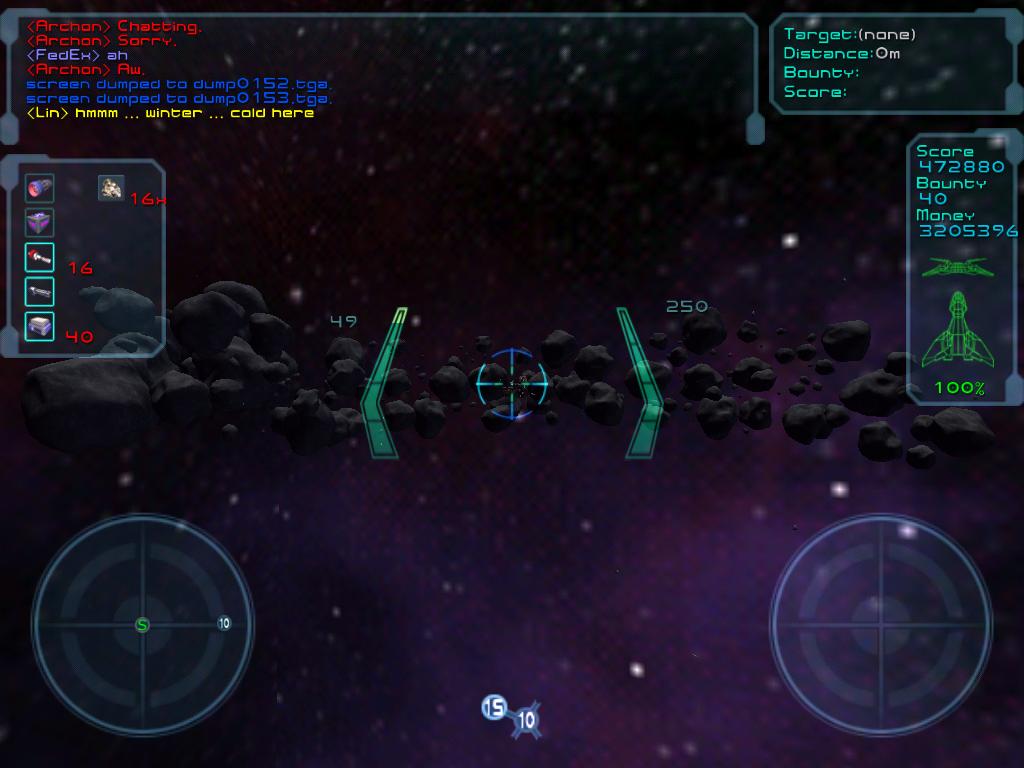The width and height of the screenshot is (1024, 768).
Task: Select the purple crate equipment slot
Action: (40, 222)
